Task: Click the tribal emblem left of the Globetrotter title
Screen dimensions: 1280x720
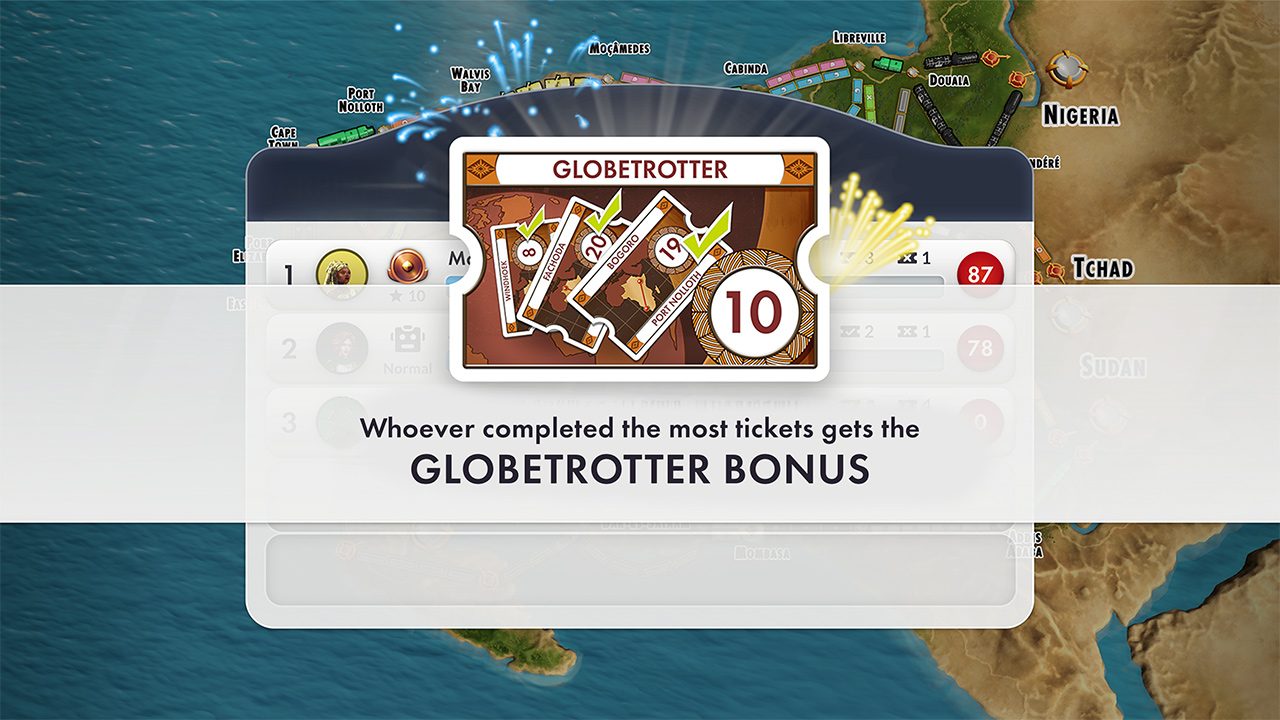Action: [480, 169]
